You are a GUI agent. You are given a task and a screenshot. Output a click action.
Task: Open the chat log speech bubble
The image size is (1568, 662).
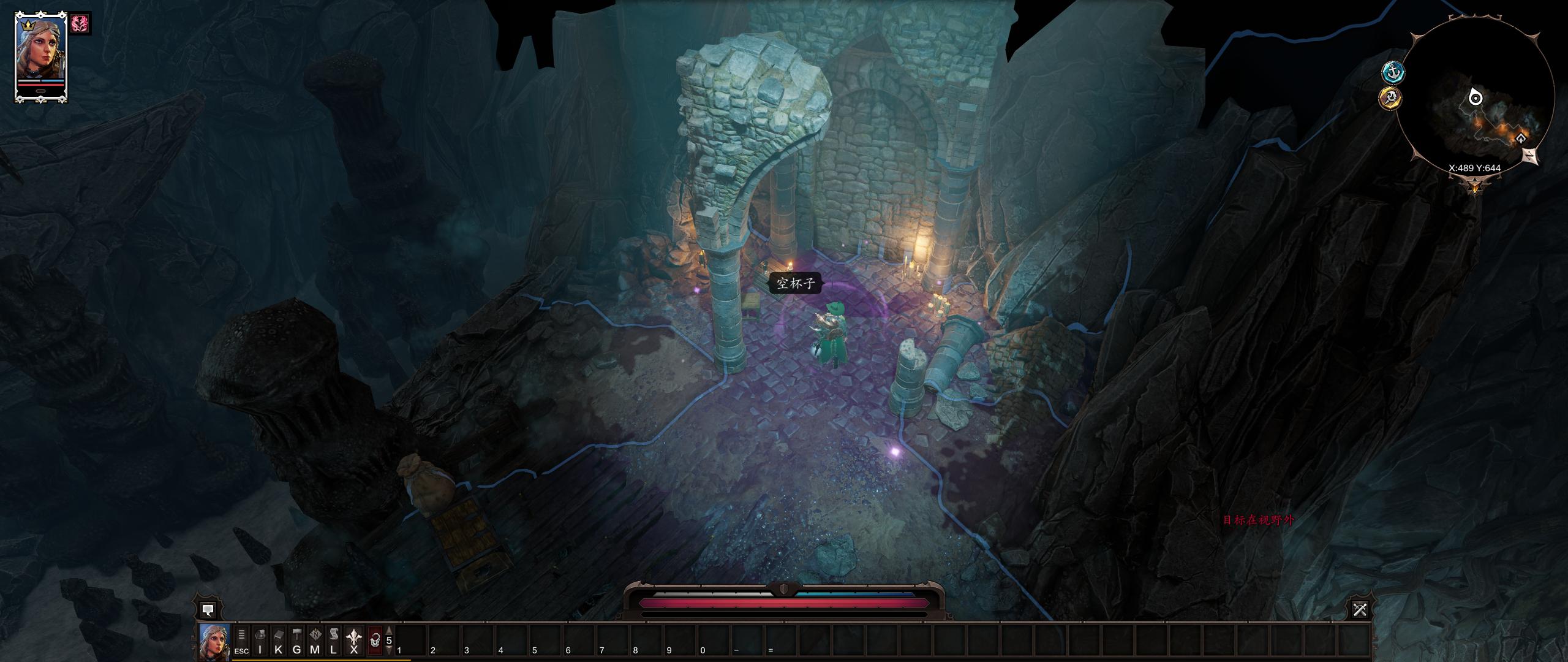pyautogui.click(x=208, y=610)
